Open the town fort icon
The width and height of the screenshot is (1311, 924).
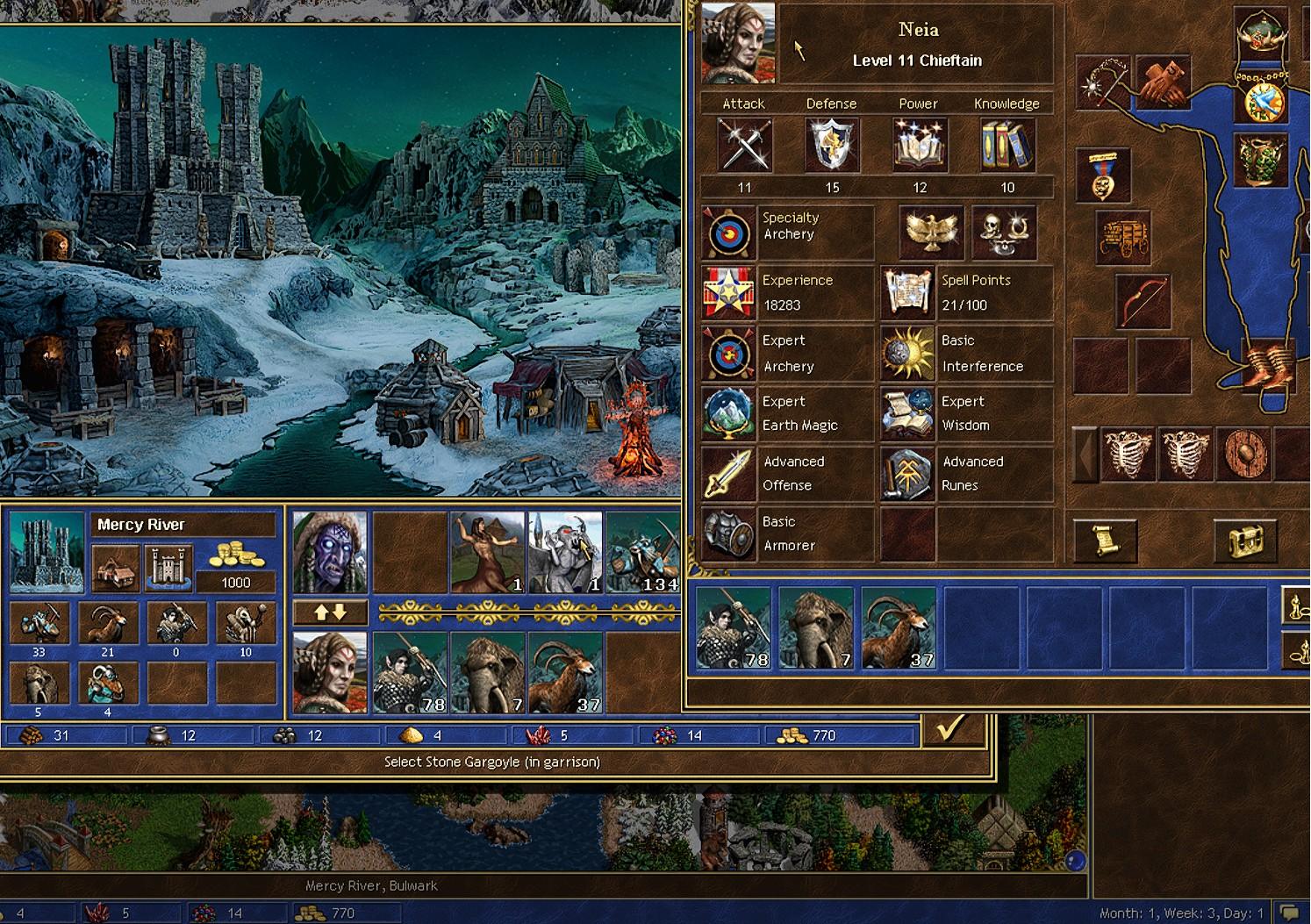pos(168,567)
